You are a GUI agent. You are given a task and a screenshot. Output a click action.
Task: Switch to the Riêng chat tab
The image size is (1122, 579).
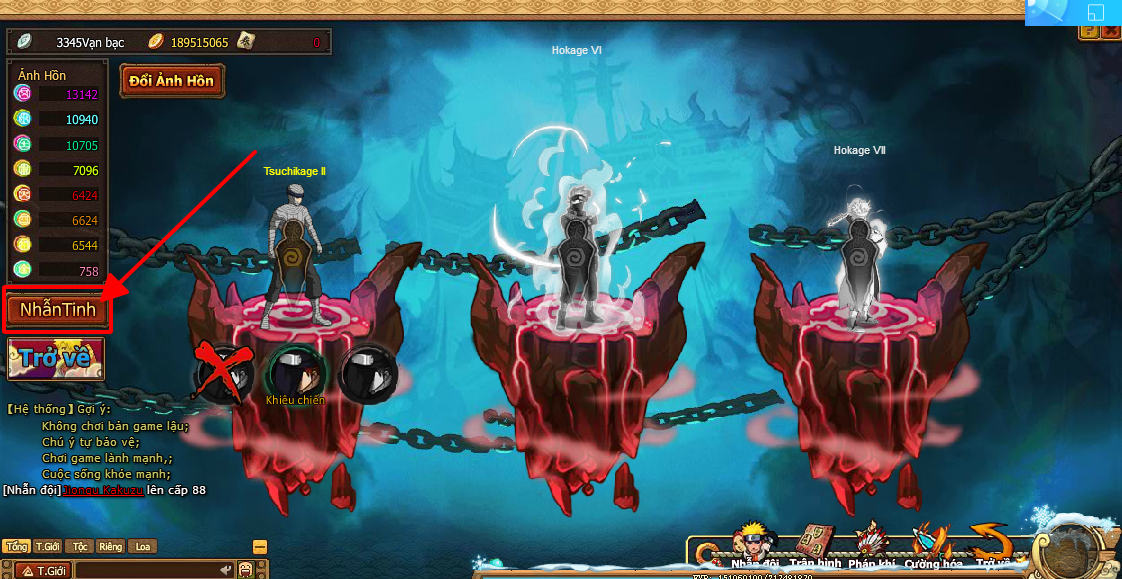tap(110, 547)
